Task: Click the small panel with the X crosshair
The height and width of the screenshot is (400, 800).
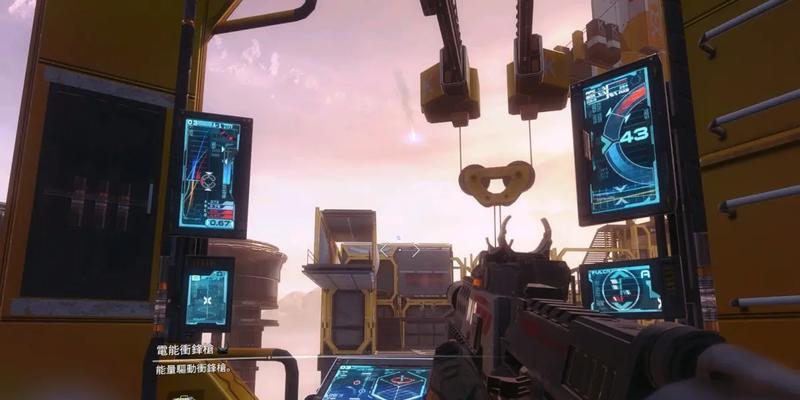Action: point(208,297)
